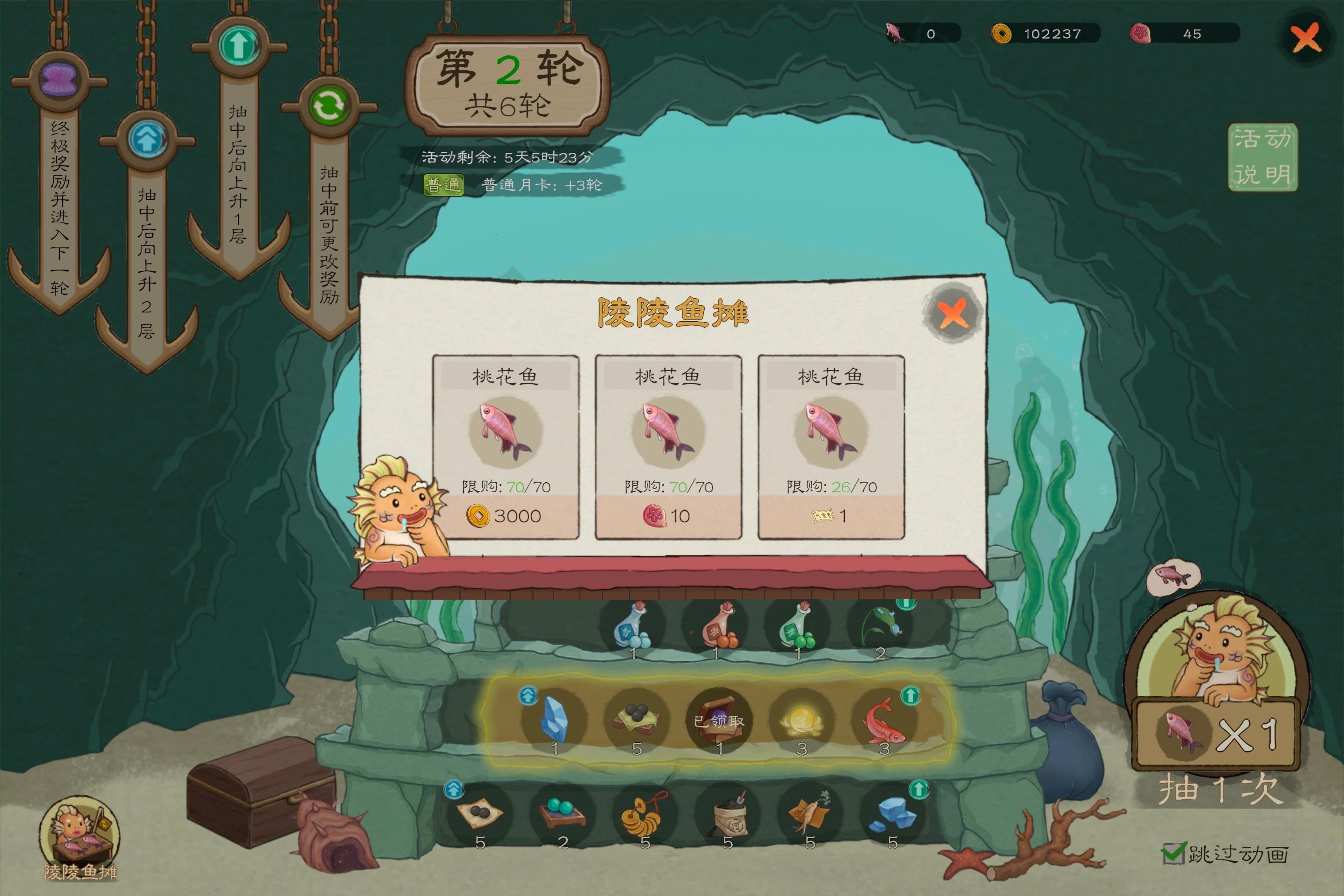The image size is (1344, 896).
Task: Select the glowing golden pearl reward
Action: point(801,721)
